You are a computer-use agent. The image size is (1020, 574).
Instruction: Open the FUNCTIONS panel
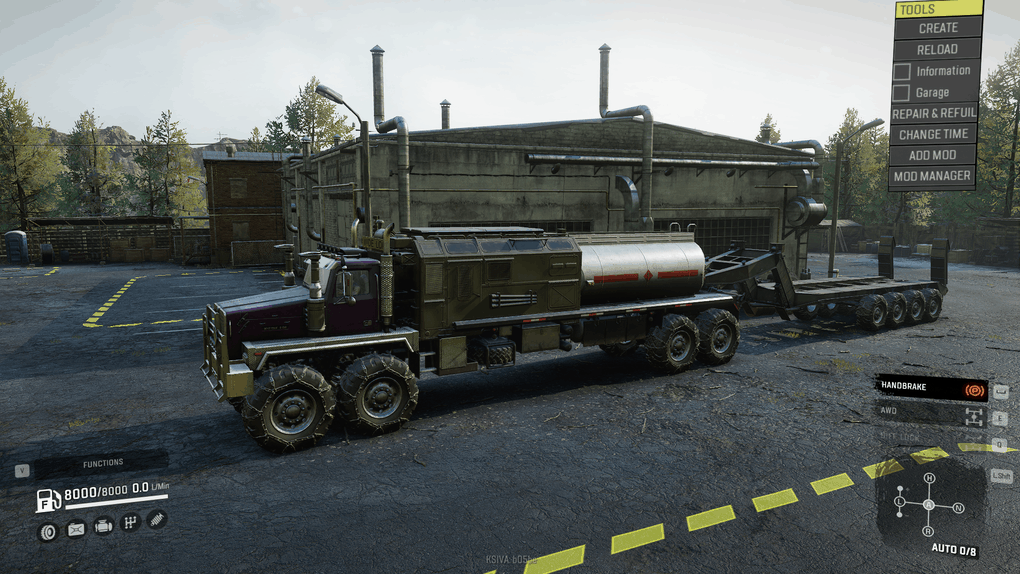(x=102, y=463)
